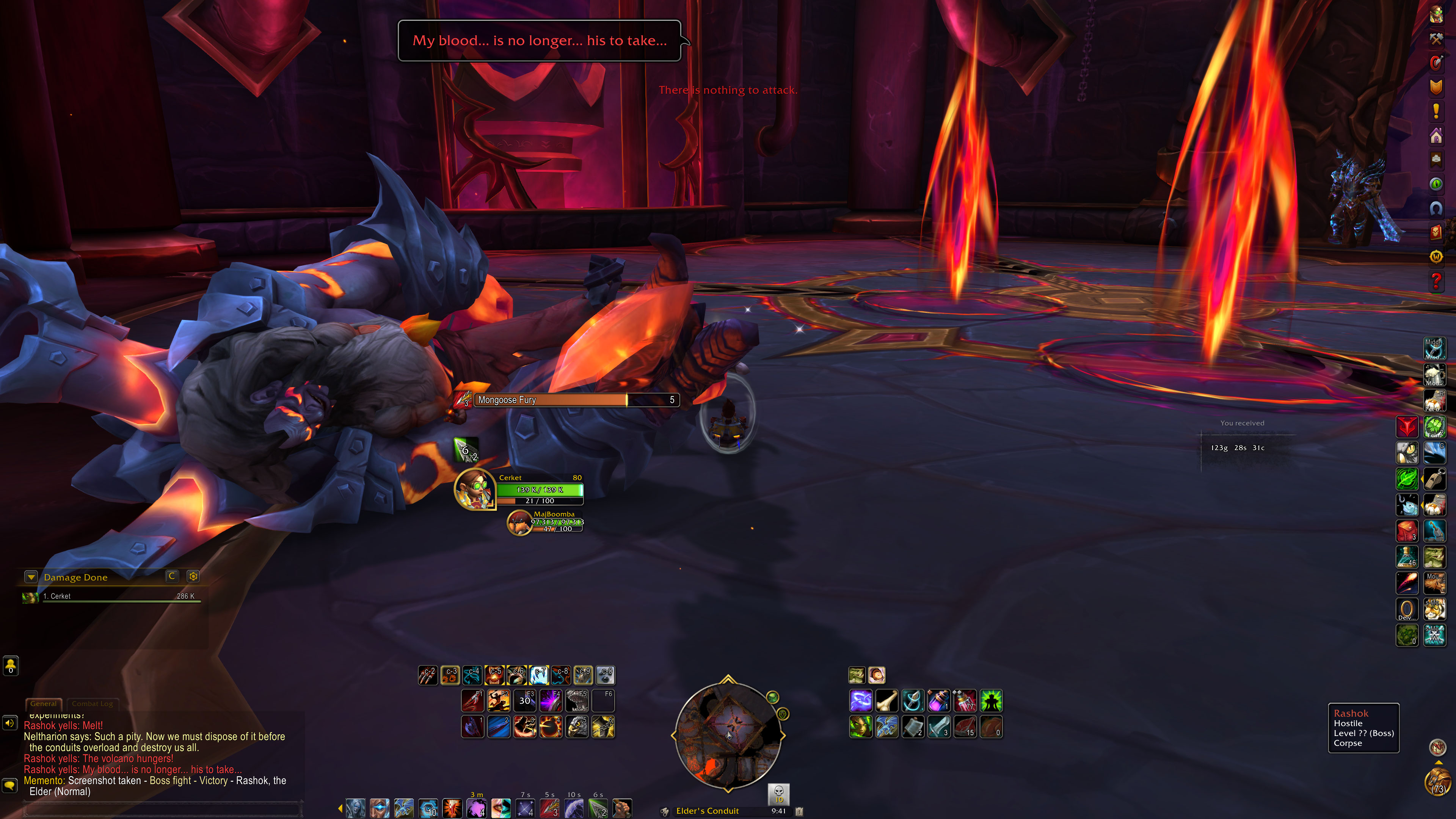The height and width of the screenshot is (819, 1456).
Task: Select the General chat tab
Action: [44, 704]
